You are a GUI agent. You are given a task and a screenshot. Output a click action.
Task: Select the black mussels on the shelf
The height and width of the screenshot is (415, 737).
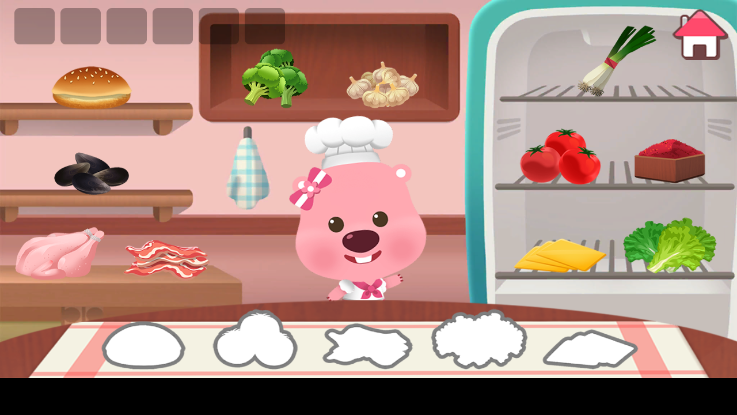pyautogui.click(x=91, y=174)
